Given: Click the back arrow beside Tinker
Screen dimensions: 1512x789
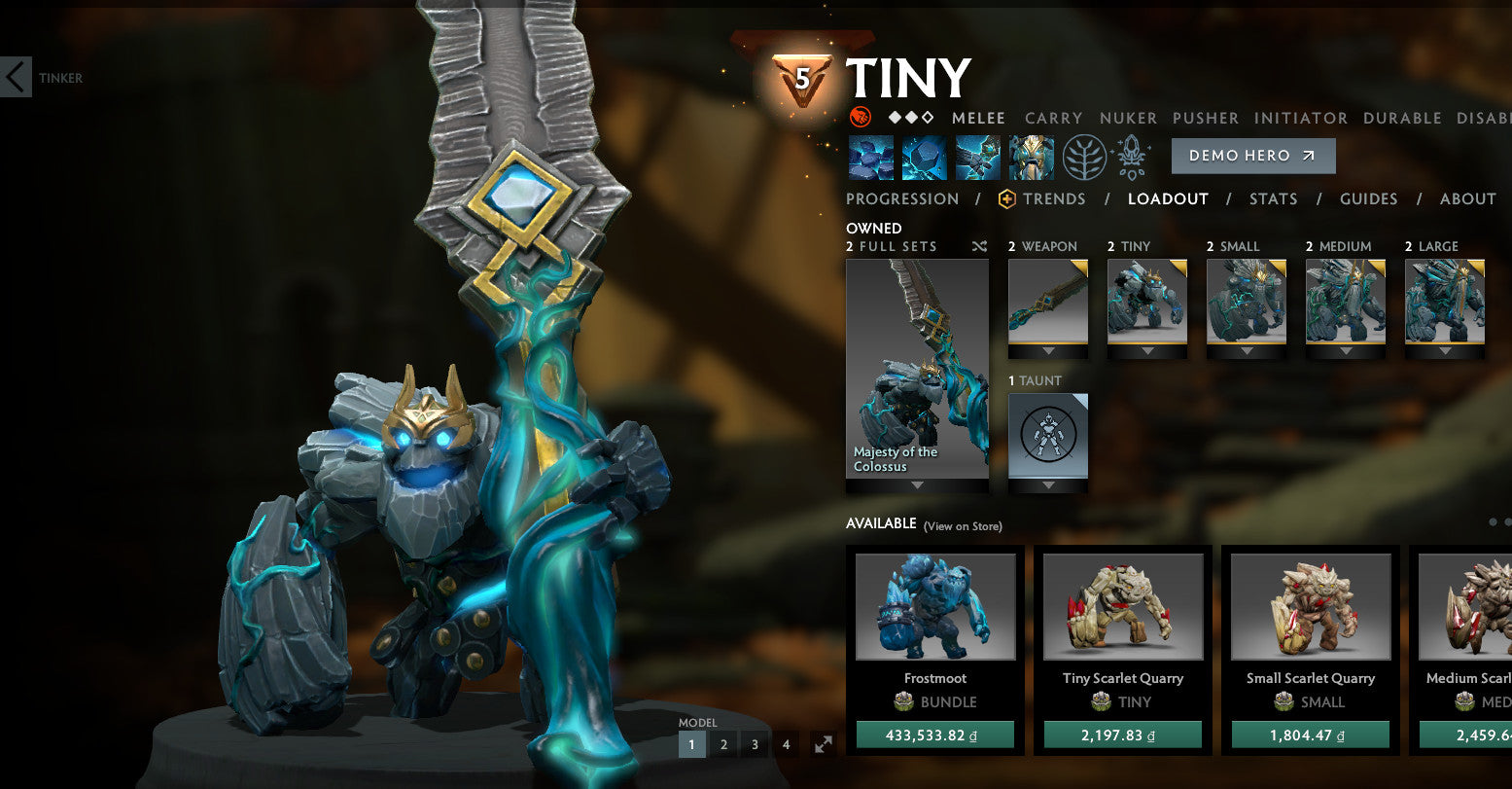Looking at the screenshot, I should (16, 78).
